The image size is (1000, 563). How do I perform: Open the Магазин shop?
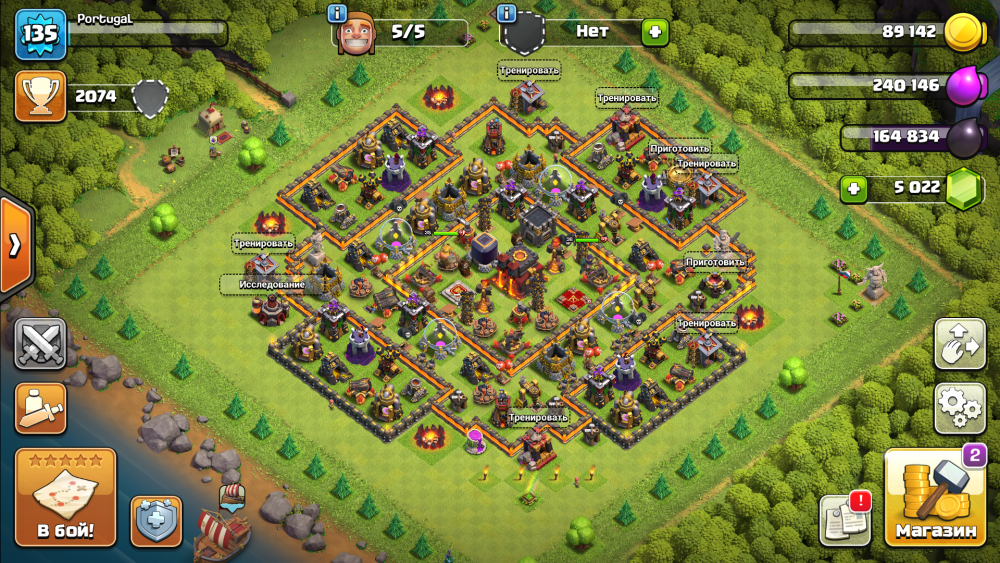[x=935, y=498]
